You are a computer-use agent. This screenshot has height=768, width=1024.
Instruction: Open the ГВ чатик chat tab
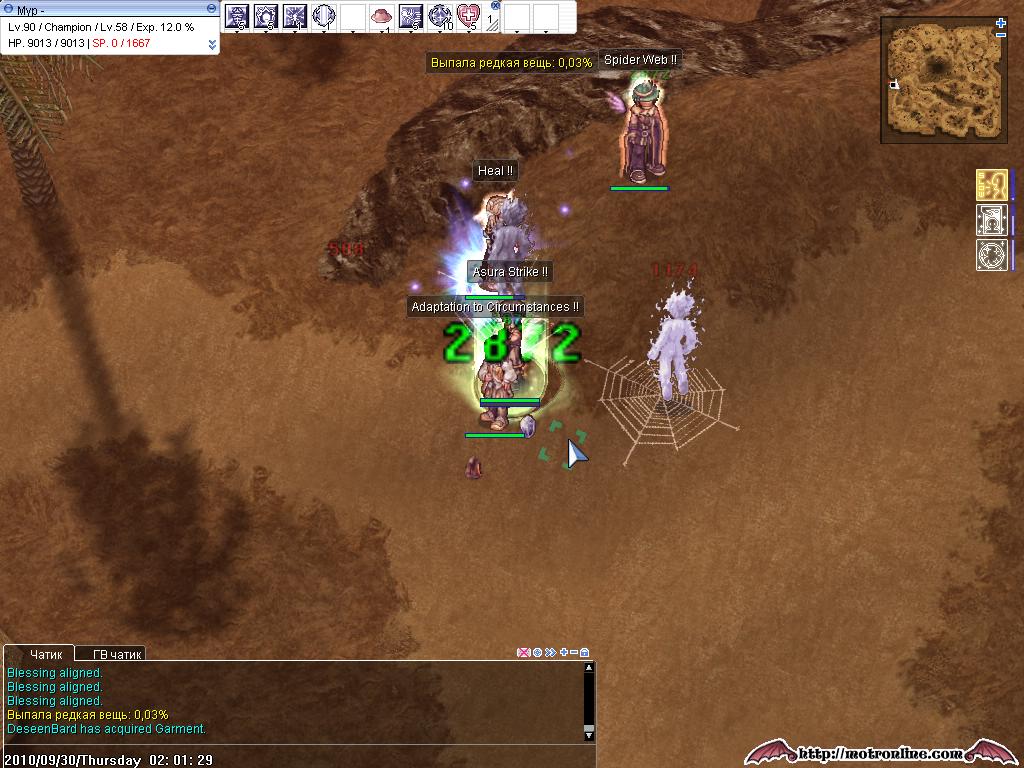[x=117, y=654]
